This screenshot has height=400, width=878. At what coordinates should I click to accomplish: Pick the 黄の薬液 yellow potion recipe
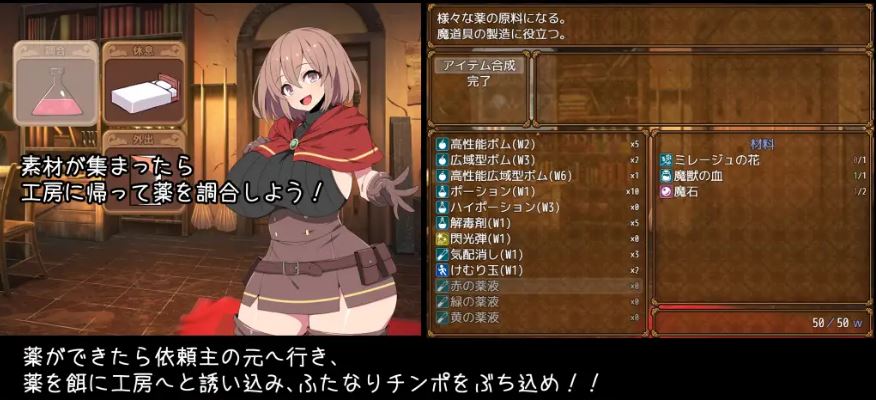(x=537, y=318)
